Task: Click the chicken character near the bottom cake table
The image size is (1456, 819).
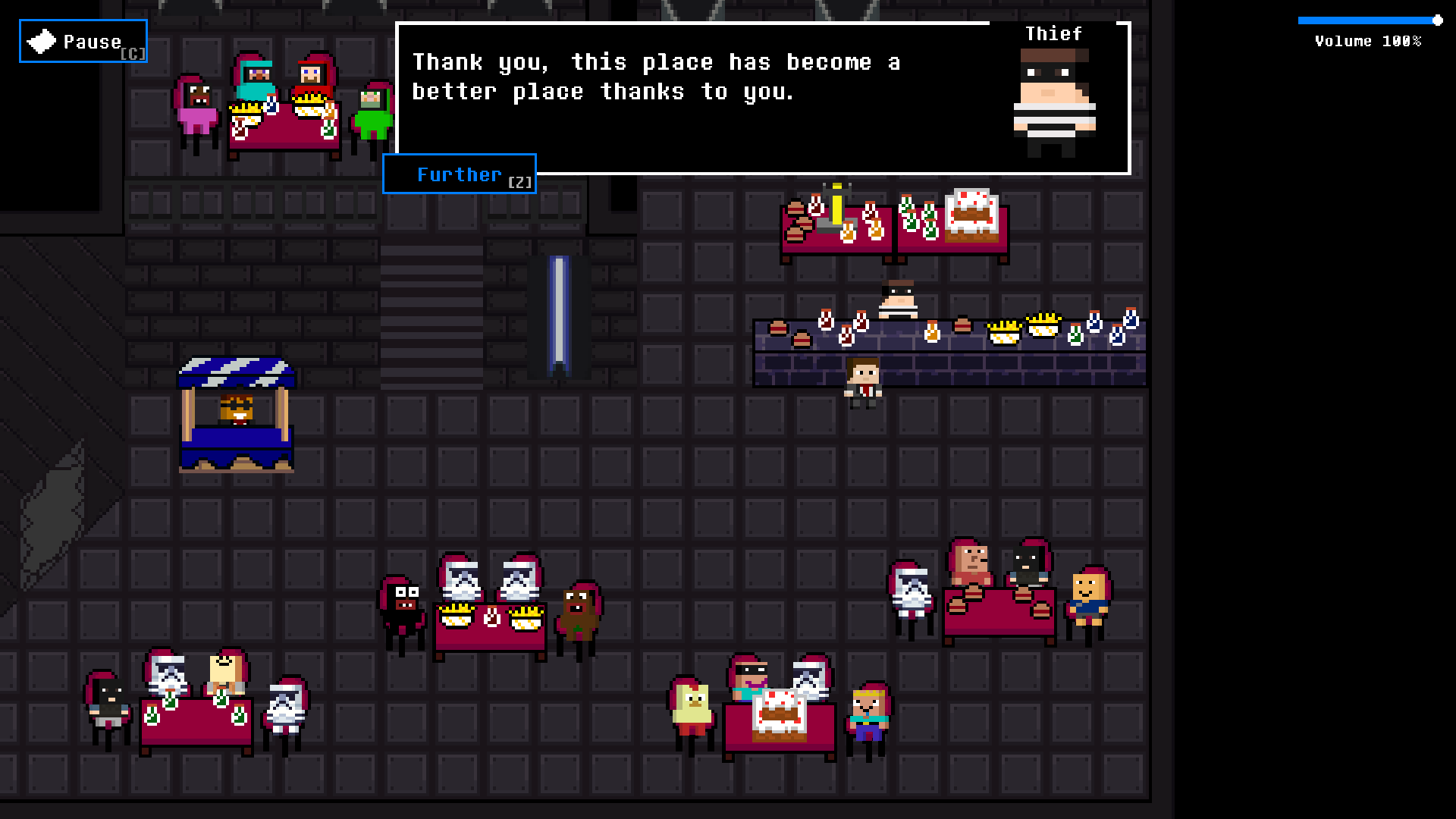Action: (692, 705)
